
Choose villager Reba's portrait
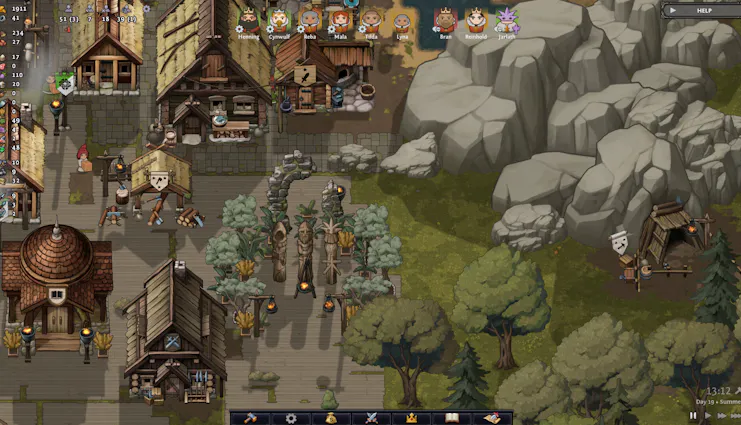point(310,19)
